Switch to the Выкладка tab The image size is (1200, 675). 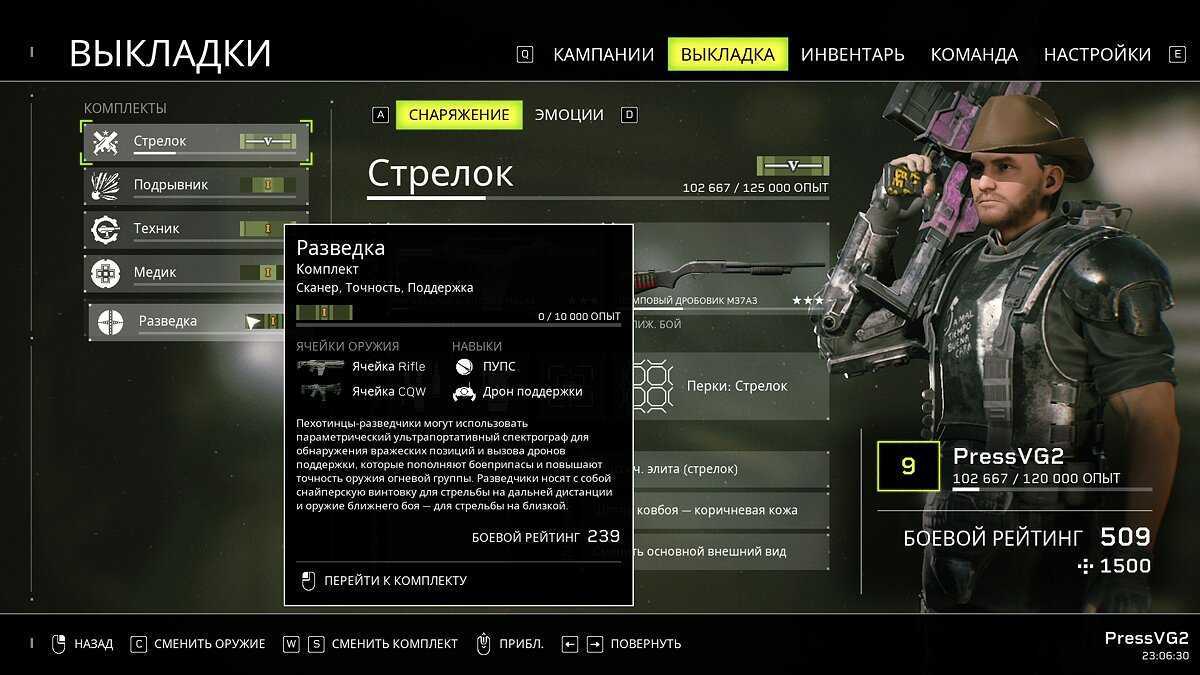727,54
